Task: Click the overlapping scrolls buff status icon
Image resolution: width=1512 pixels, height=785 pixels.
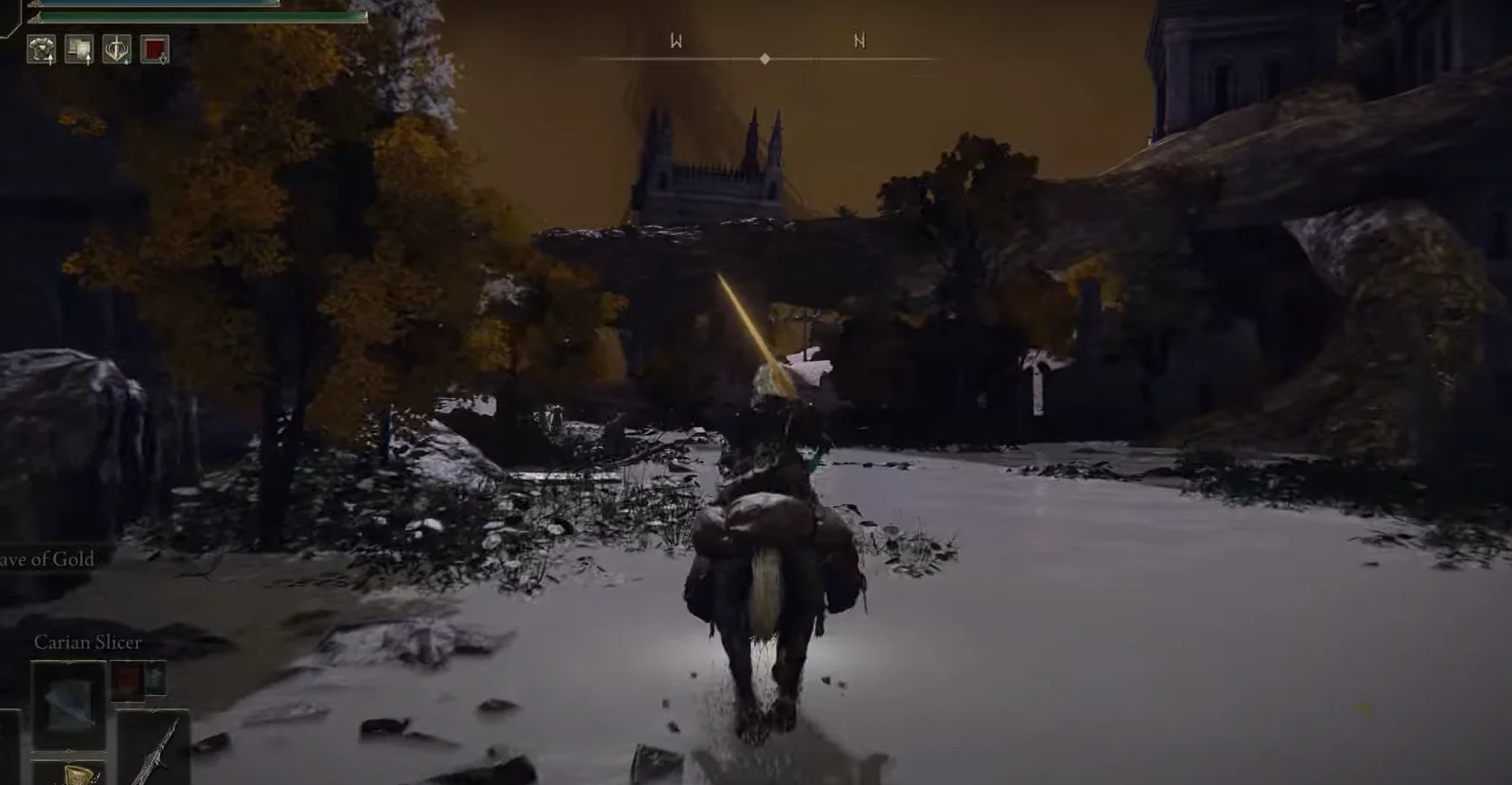Action: (80, 50)
